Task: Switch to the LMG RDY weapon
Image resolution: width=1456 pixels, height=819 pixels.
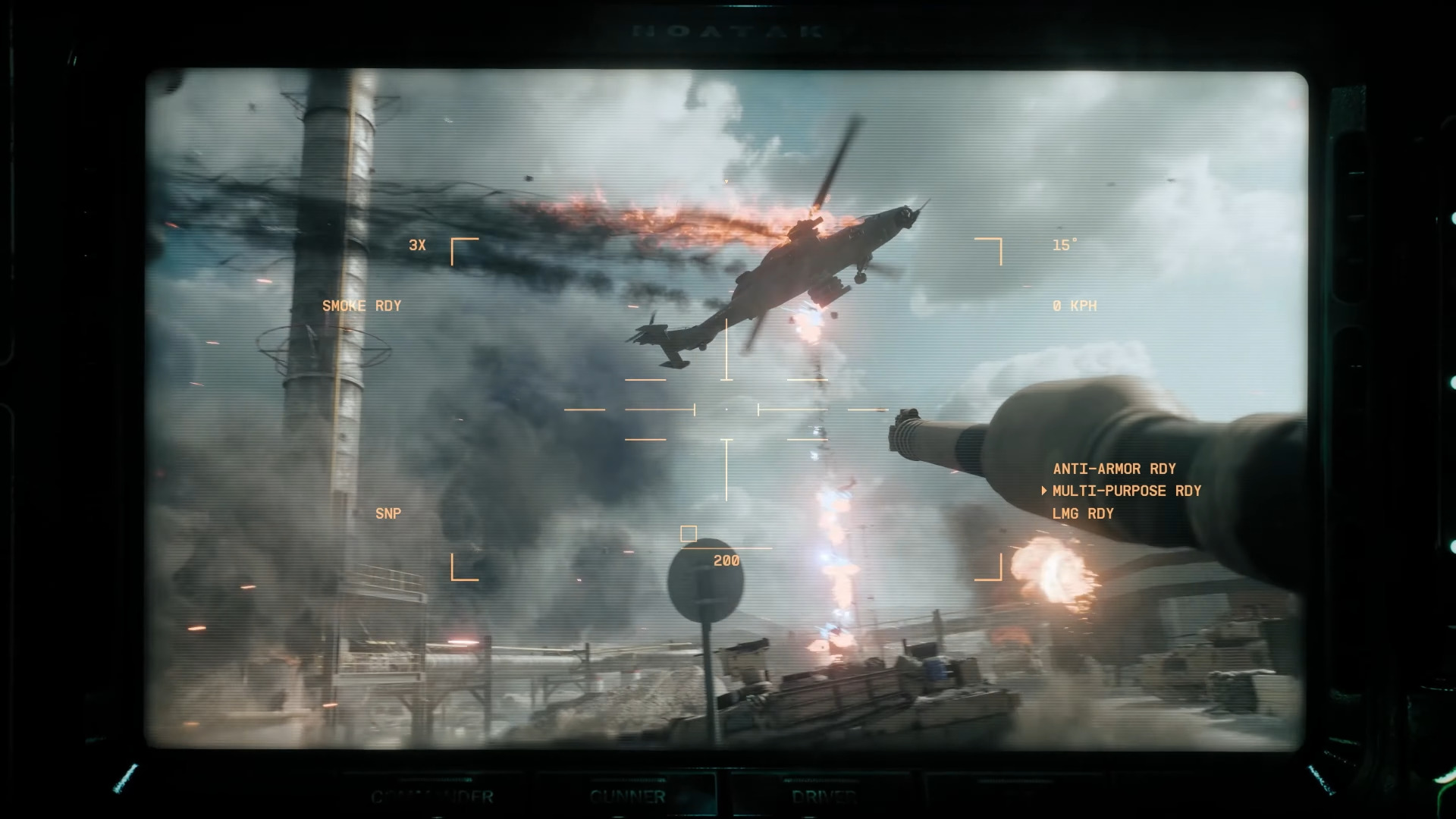Action: (1082, 514)
